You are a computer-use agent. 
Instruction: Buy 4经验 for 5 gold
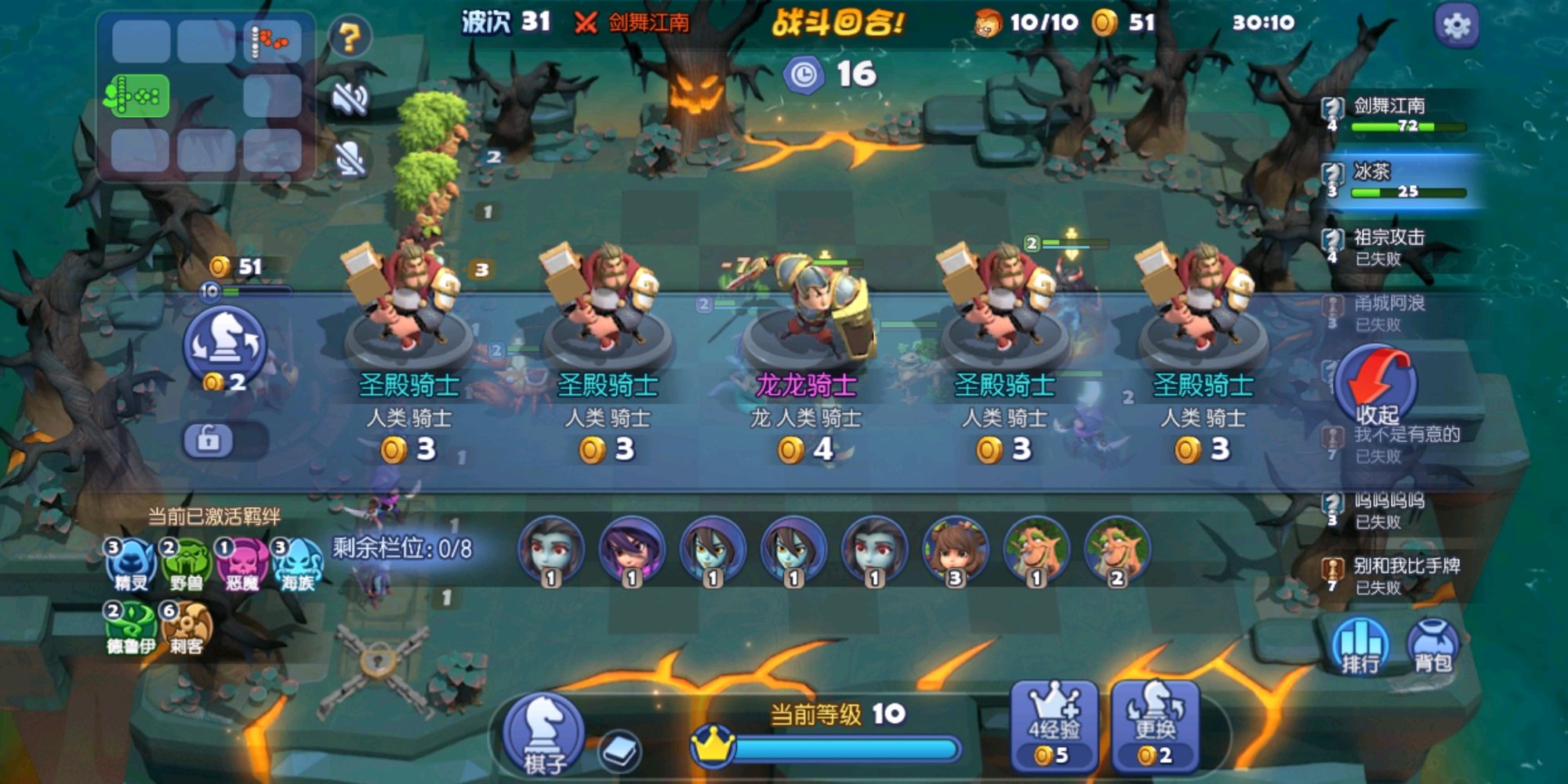(x=1053, y=727)
